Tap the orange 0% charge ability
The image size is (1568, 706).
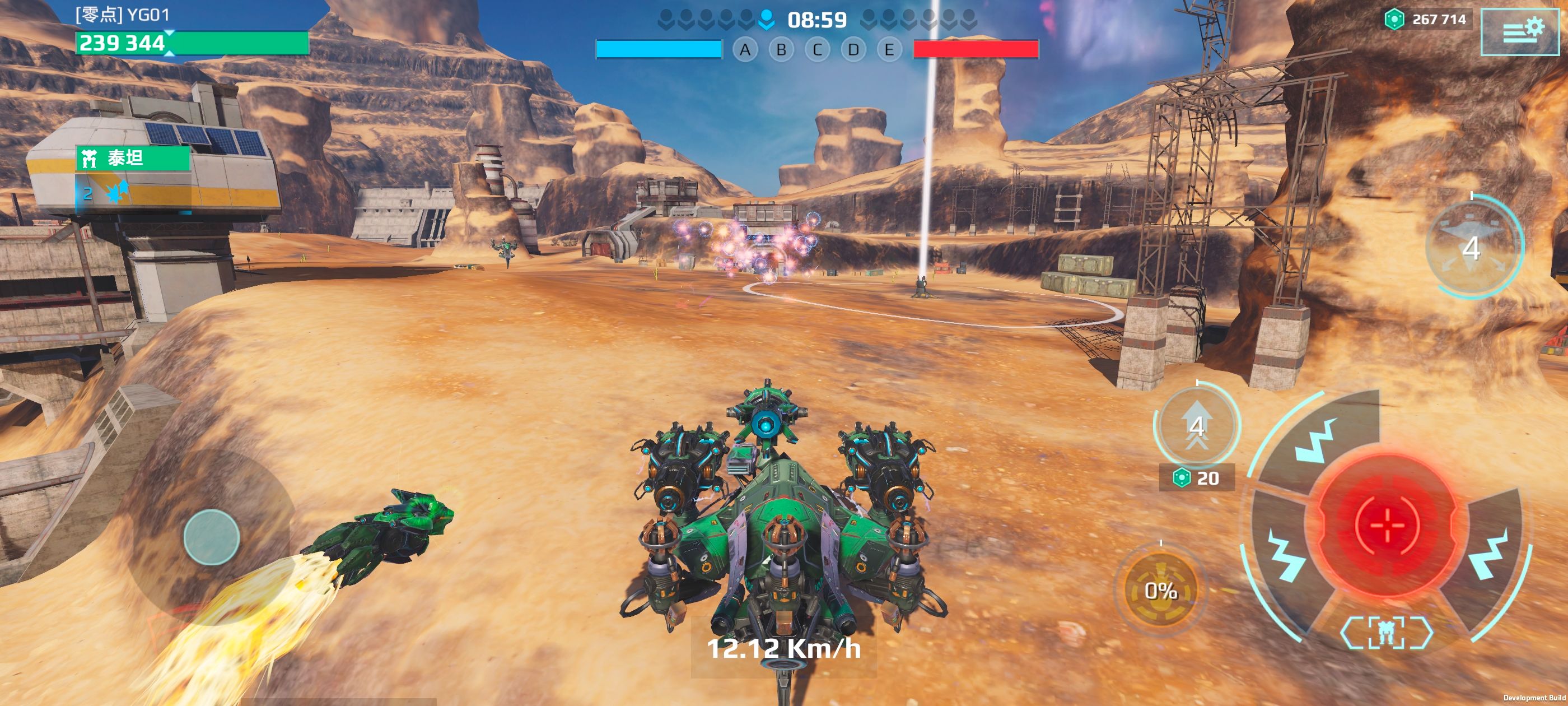point(1160,589)
